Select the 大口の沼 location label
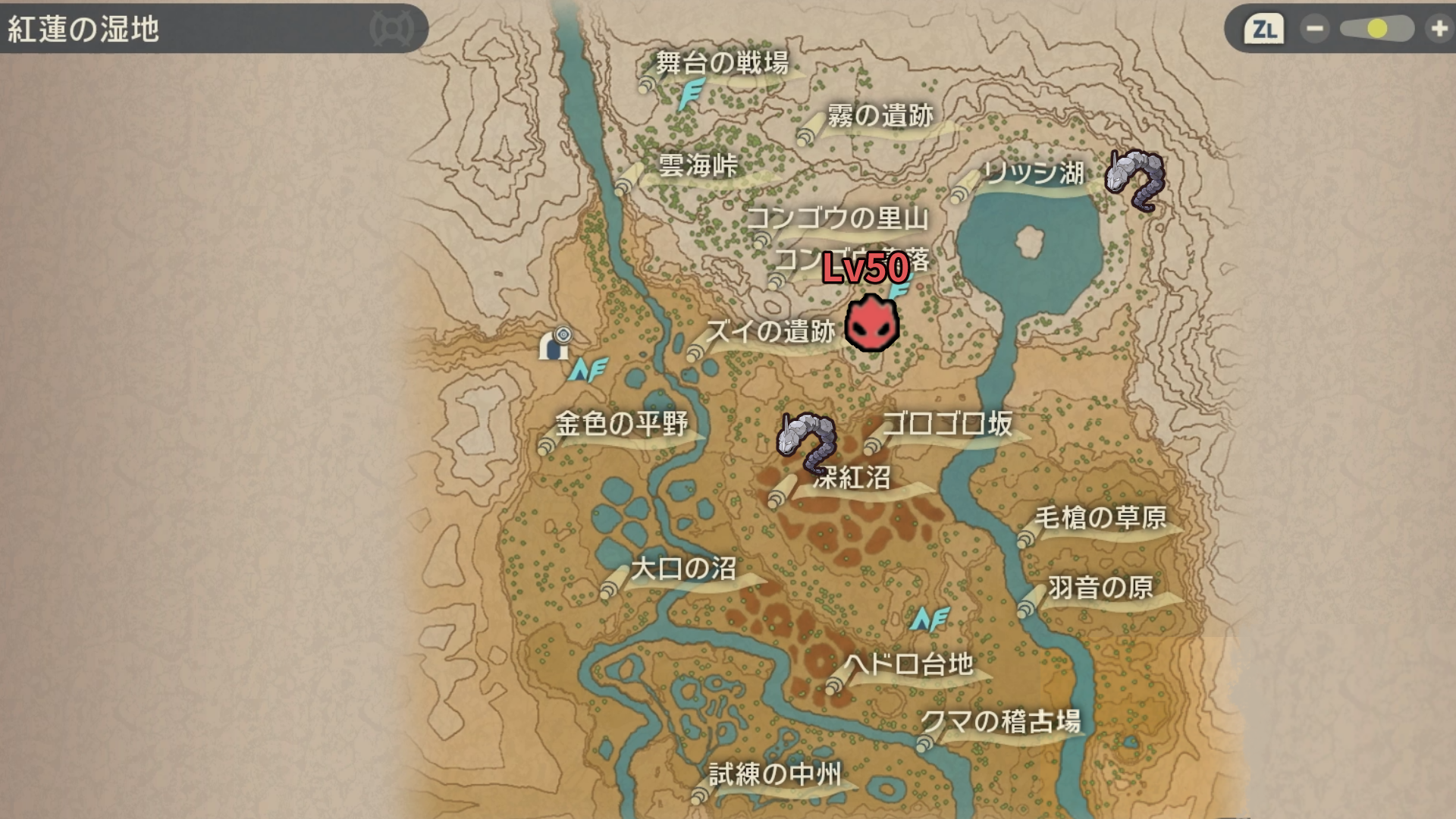The height and width of the screenshot is (819, 1456). point(683,568)
